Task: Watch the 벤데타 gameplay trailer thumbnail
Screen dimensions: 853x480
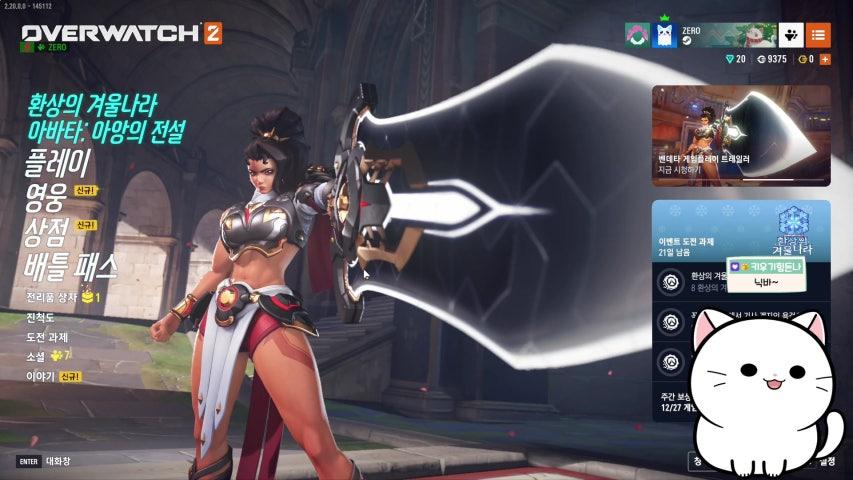Action: pos(741,135)
